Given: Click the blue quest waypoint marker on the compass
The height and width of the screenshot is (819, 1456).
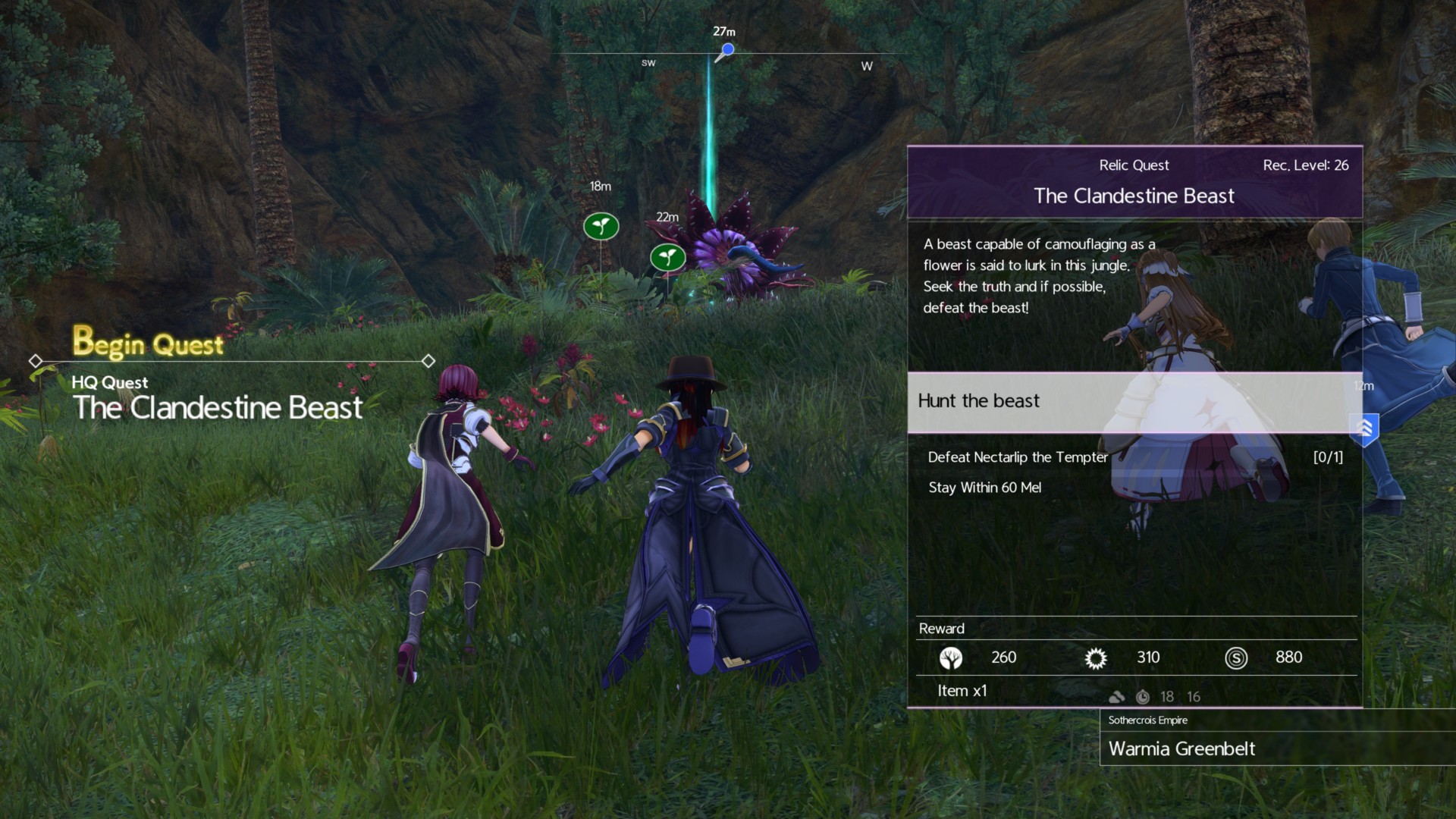Looking at the screenshot, I should click(727, 50).
